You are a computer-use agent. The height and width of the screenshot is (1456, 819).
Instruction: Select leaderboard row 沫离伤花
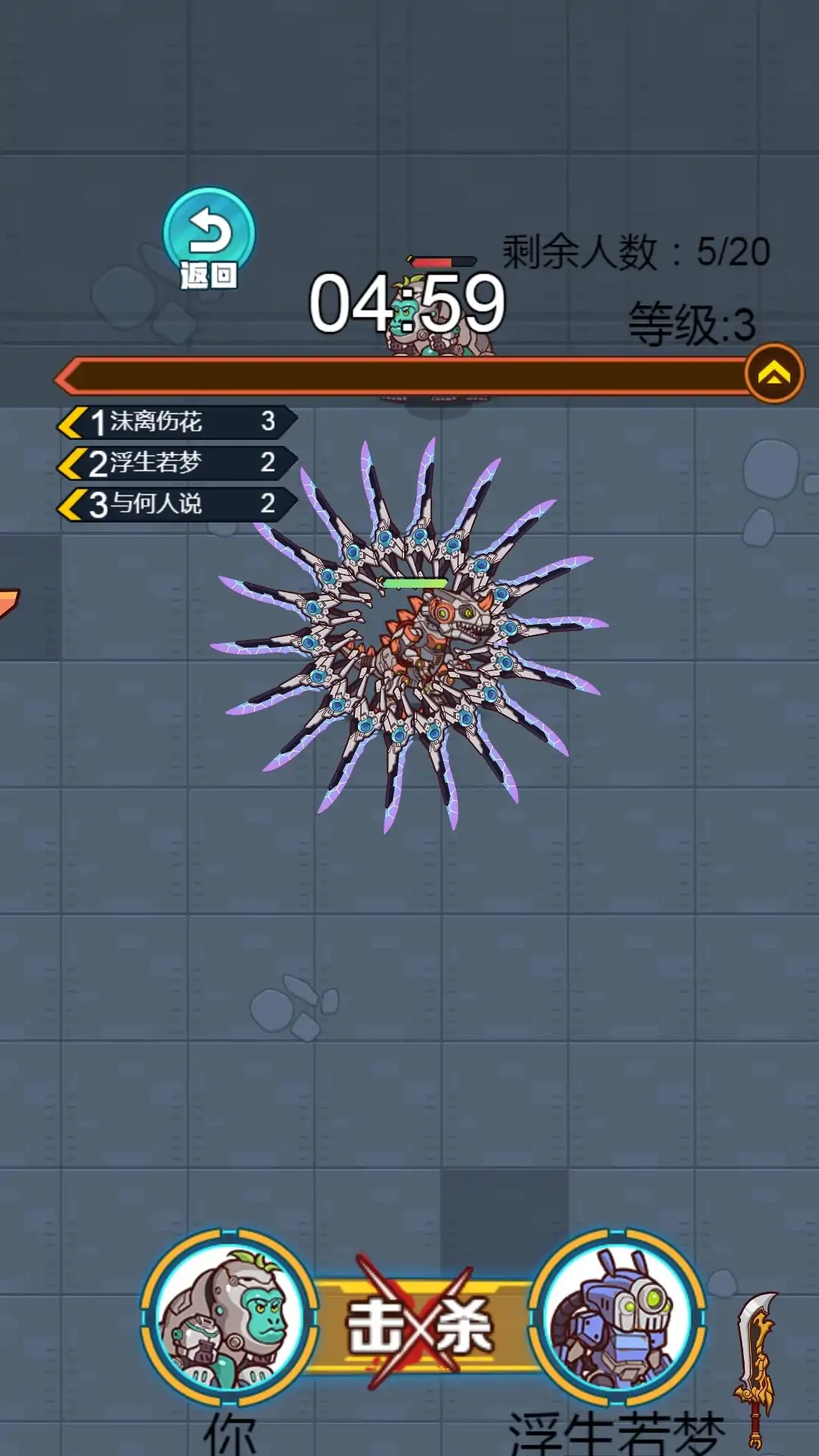(x=177, y=422)
